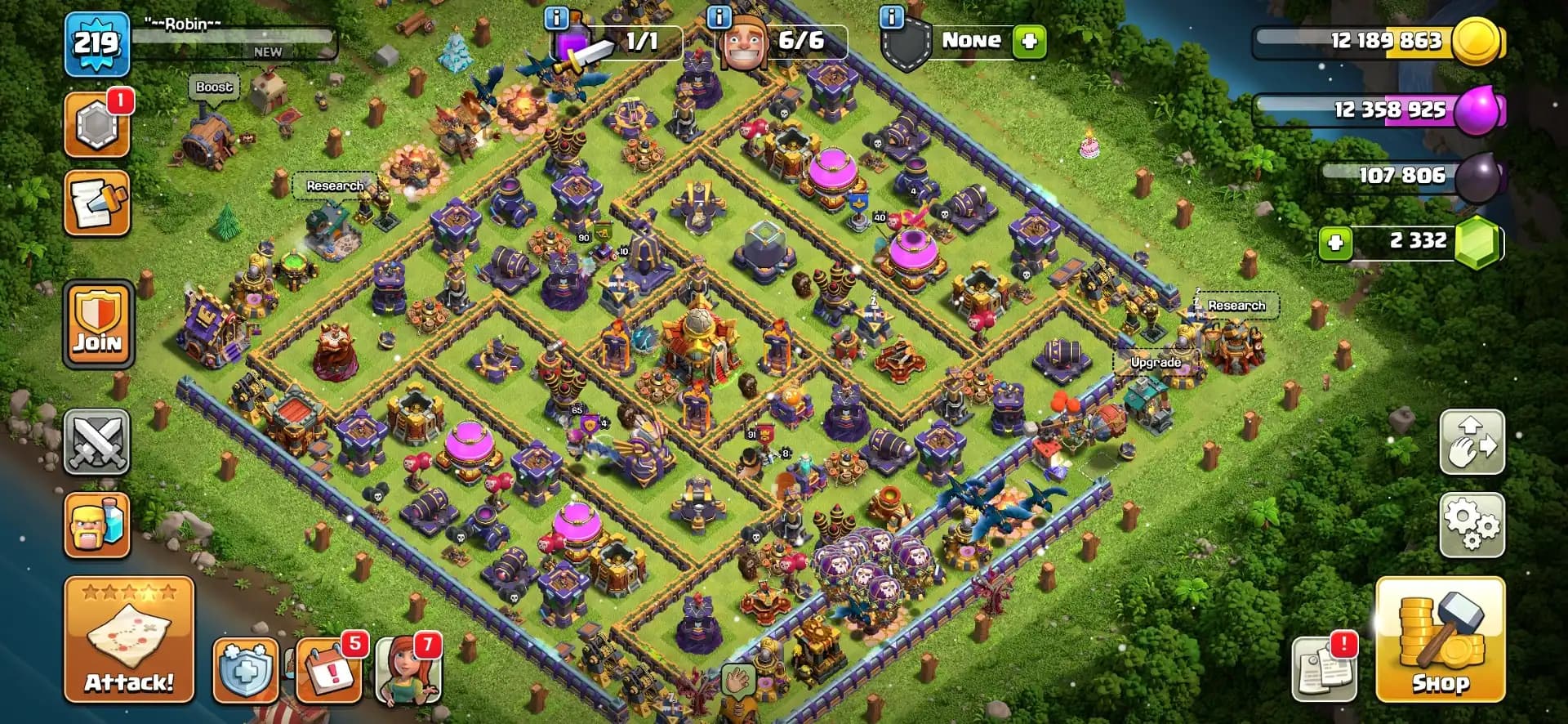This screenshot has width=1568, height=724.
Task: Select the Boost speech bubble above the hut
Action: pyautogui.click(x=212, y=87)
